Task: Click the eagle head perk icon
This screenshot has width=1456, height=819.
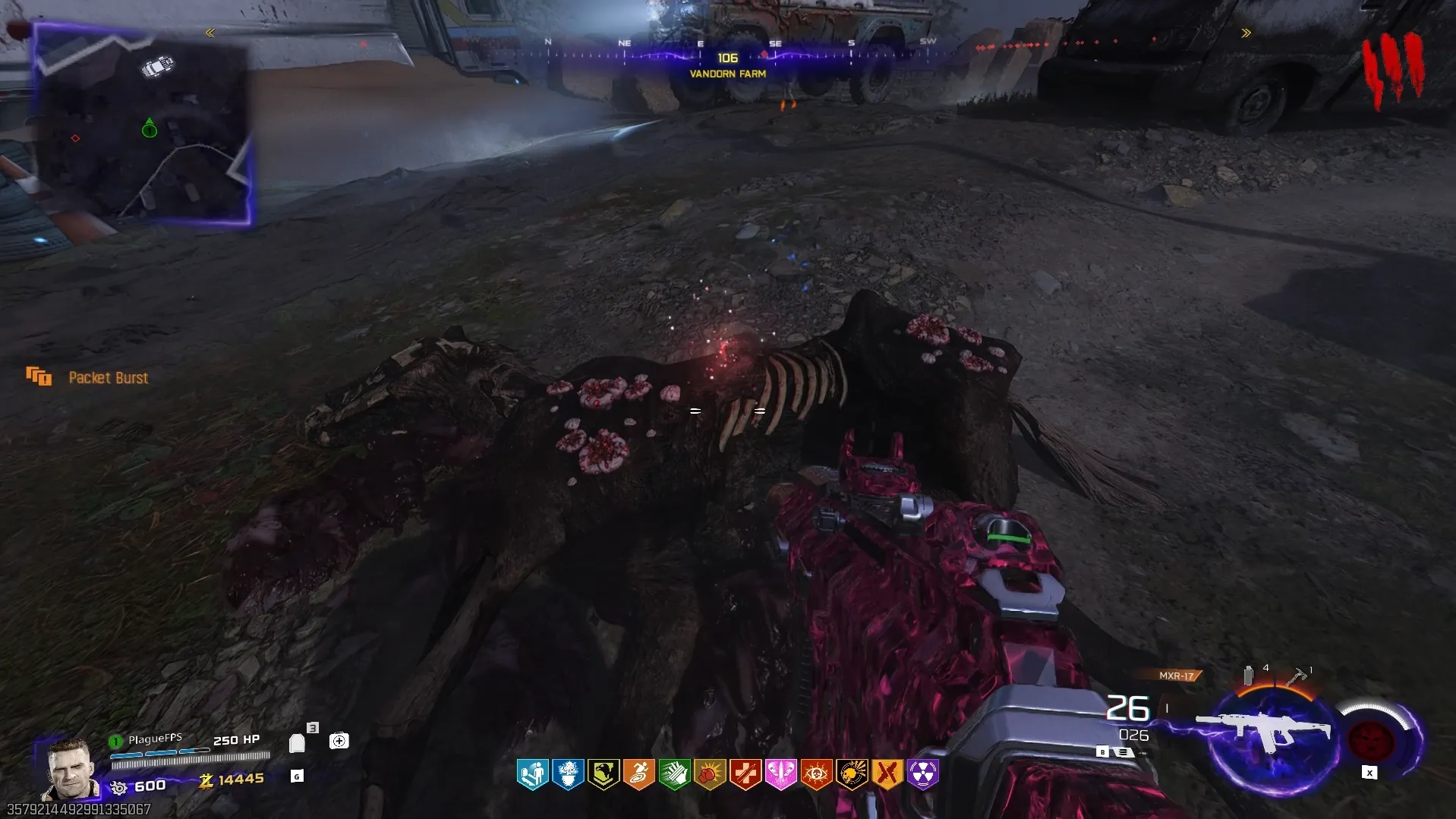Action: point(604,774)
